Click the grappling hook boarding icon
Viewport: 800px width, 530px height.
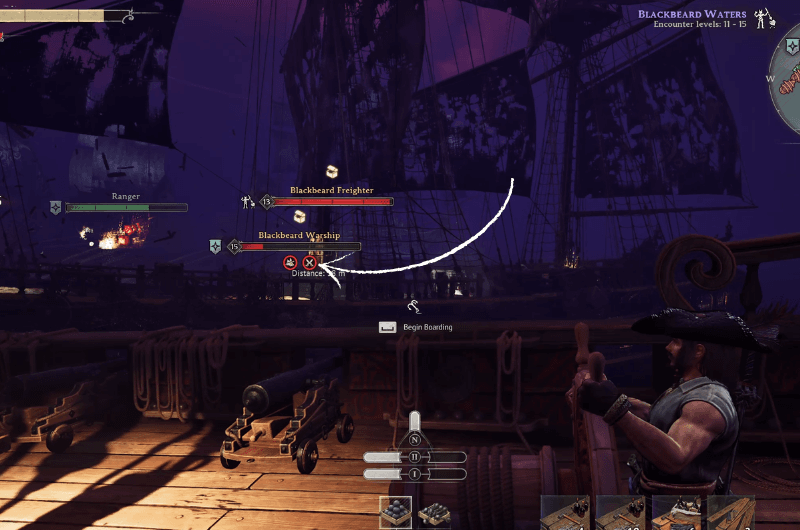(x=414, y=306)
